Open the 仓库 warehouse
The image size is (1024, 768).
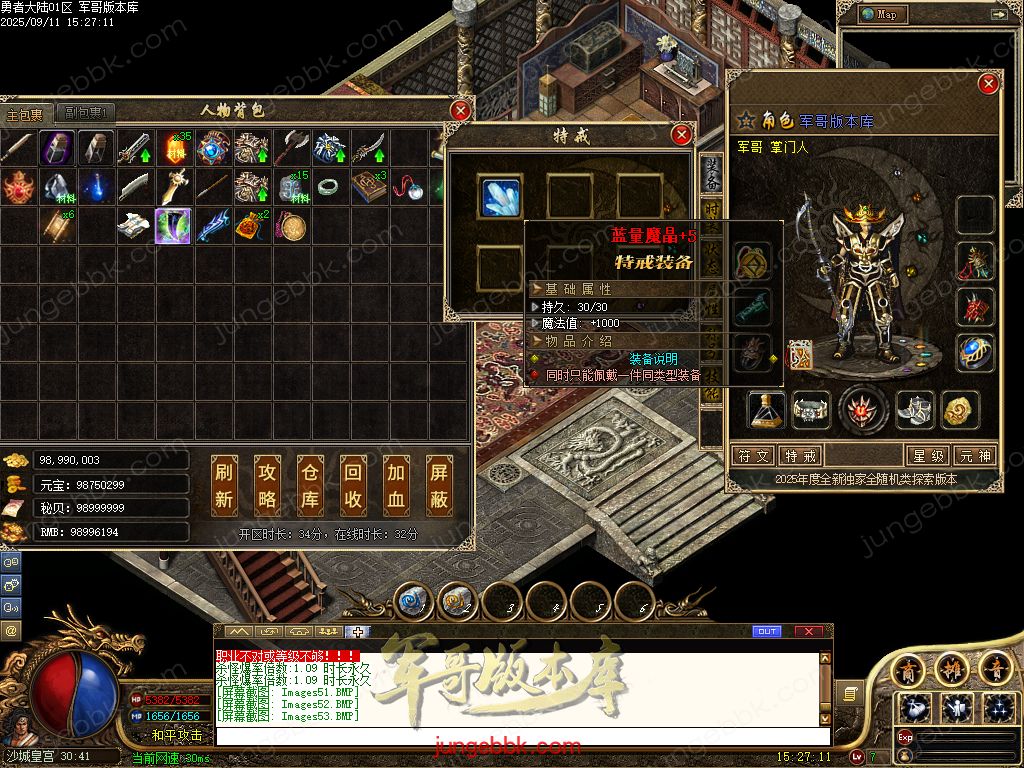coord(310,485)
